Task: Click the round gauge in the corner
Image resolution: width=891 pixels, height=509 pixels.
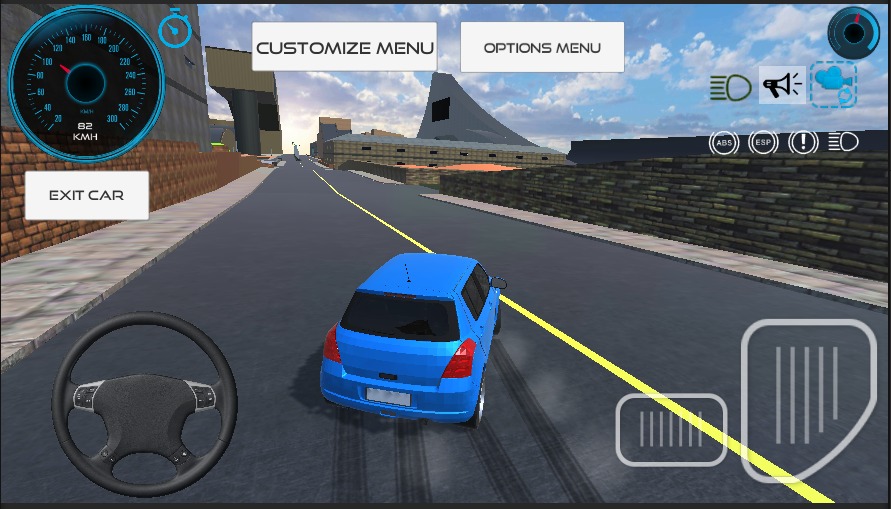Action: pos(853,32)
